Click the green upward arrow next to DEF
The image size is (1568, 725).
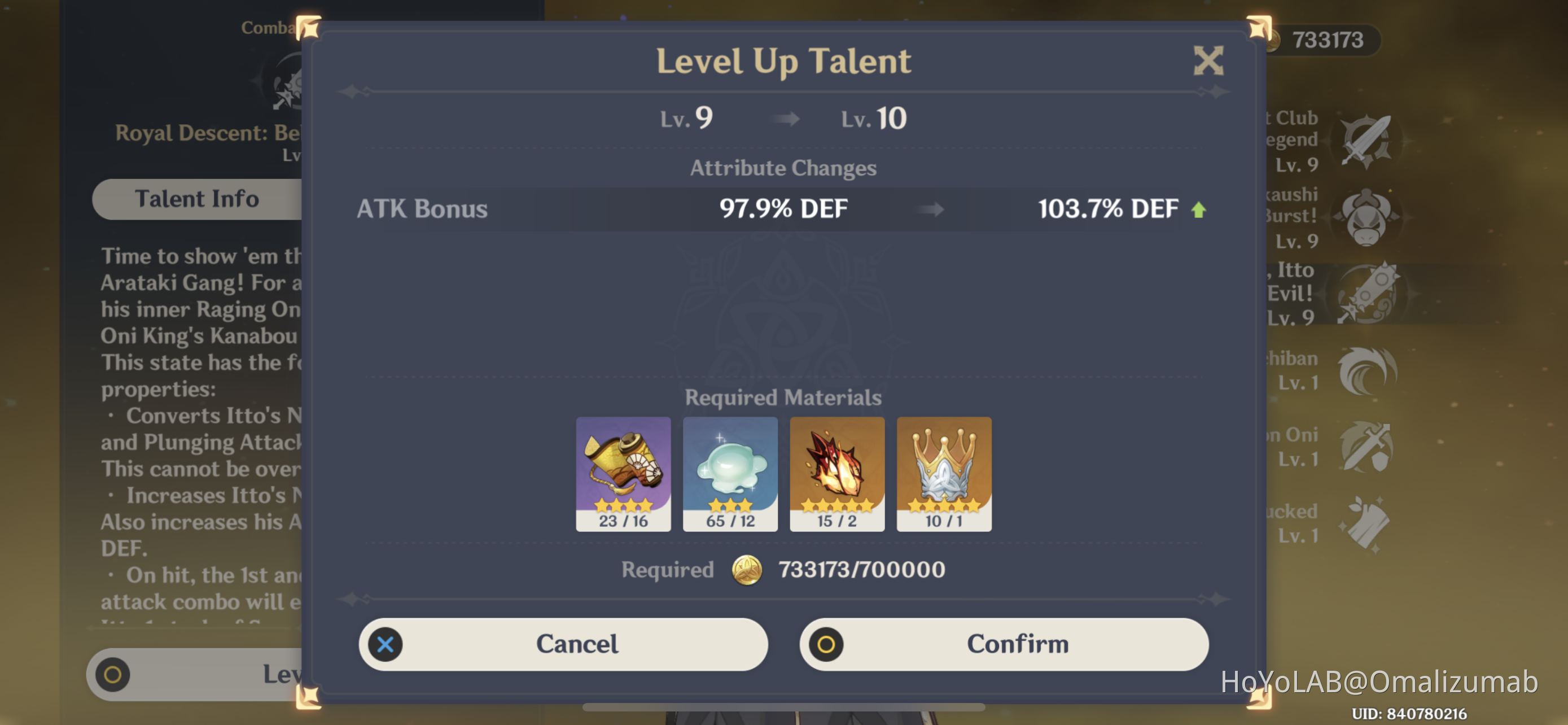(x=1198, y=209)
